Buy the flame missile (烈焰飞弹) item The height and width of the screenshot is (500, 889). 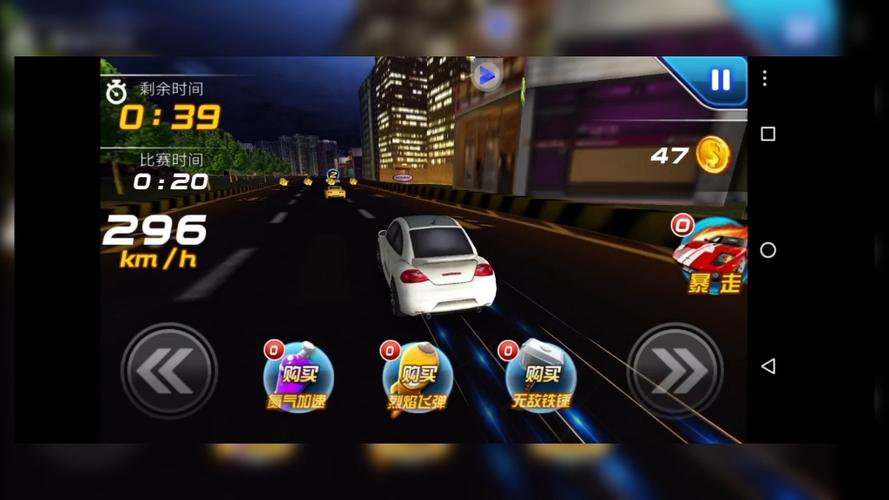pos(417,377)
